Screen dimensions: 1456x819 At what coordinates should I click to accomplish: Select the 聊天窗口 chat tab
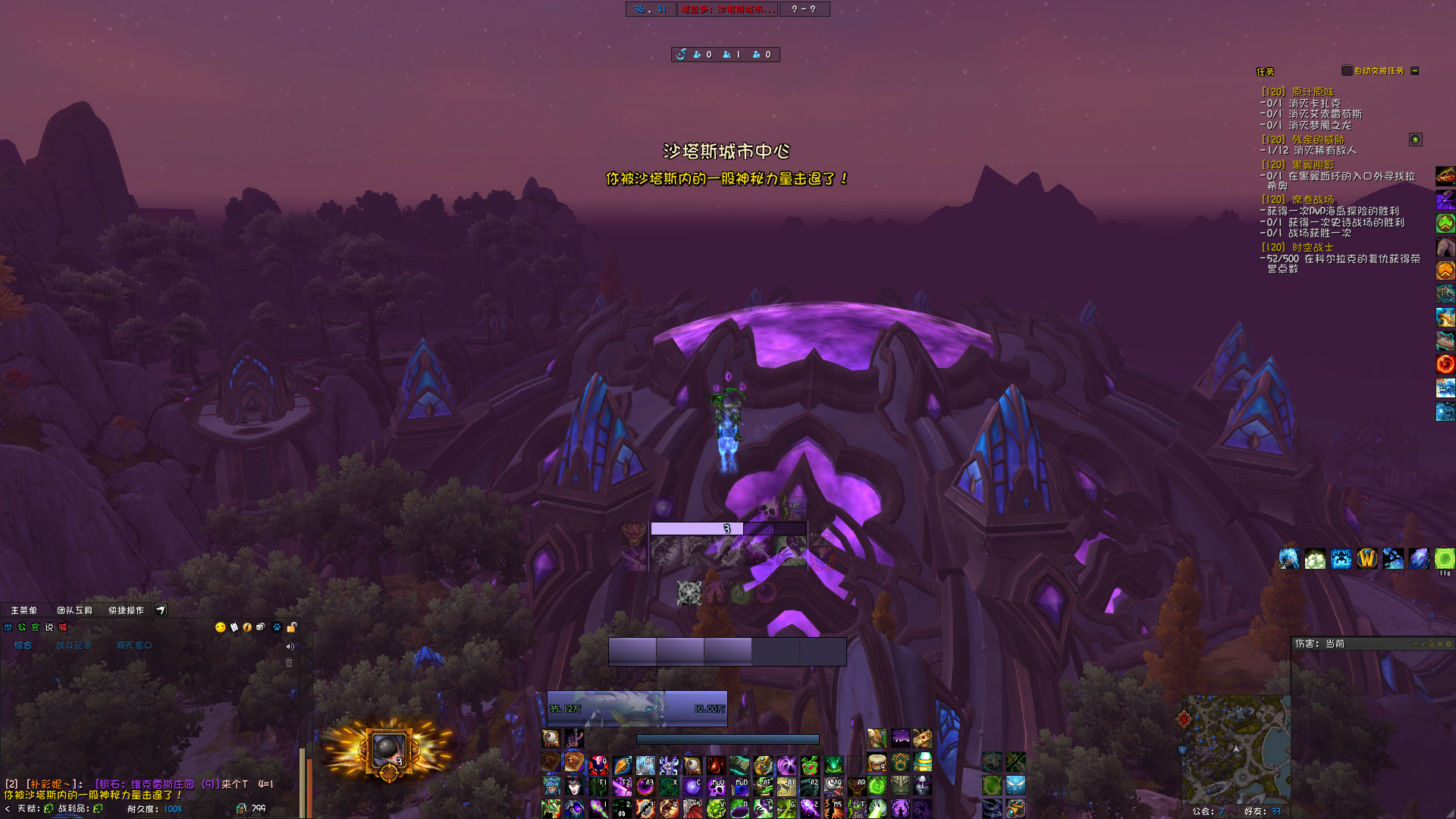pos(134,645)
